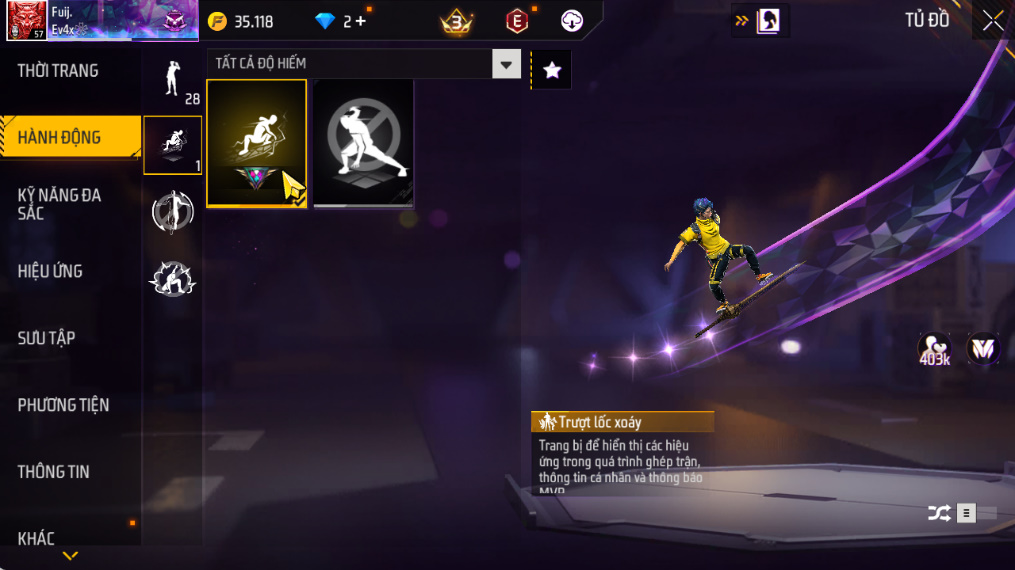The height and width of the screenshot is (570, 1015).
Task: Go to the Sưu Tập section
Action: (46, 338)
